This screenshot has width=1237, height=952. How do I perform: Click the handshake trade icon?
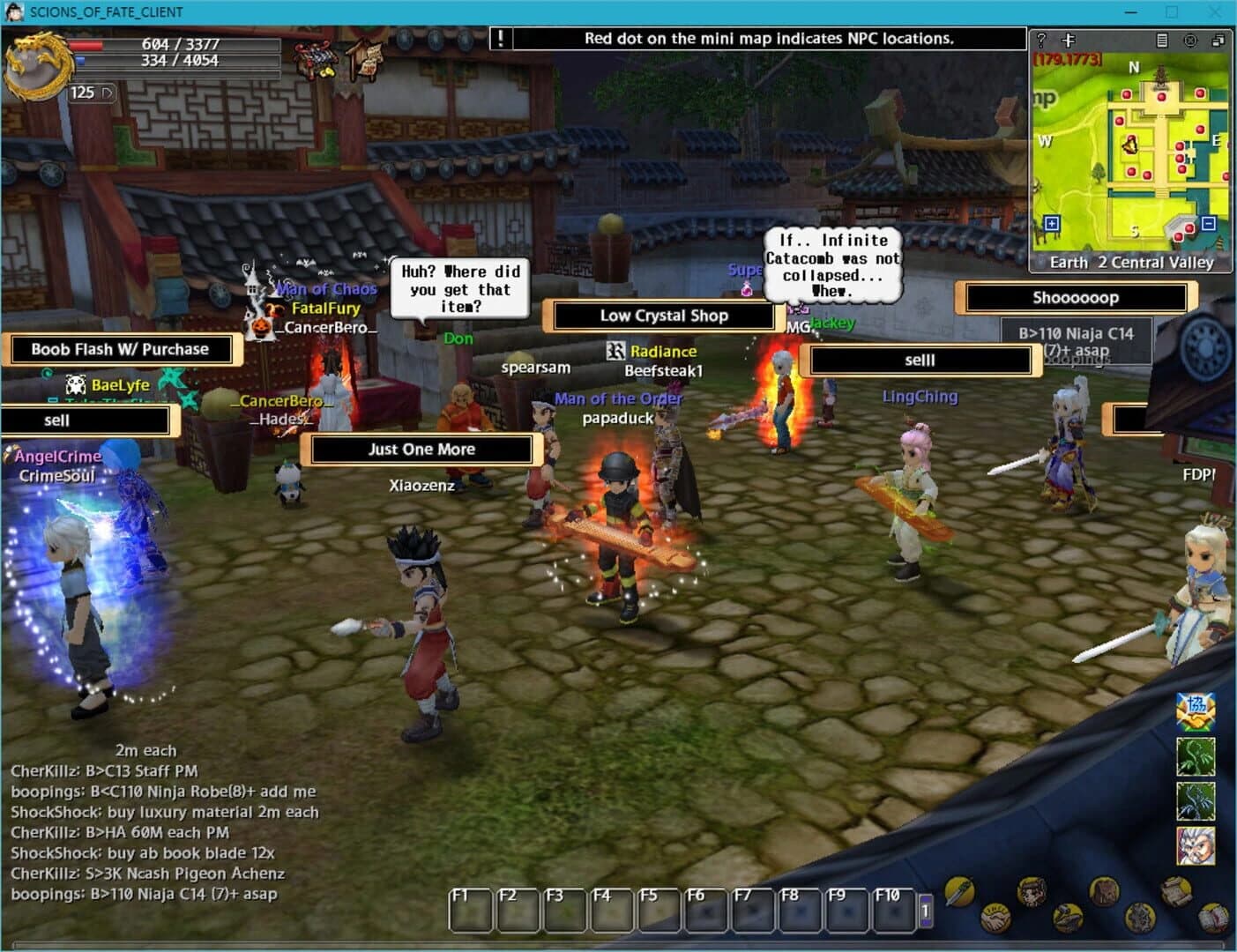coord(995,918)
